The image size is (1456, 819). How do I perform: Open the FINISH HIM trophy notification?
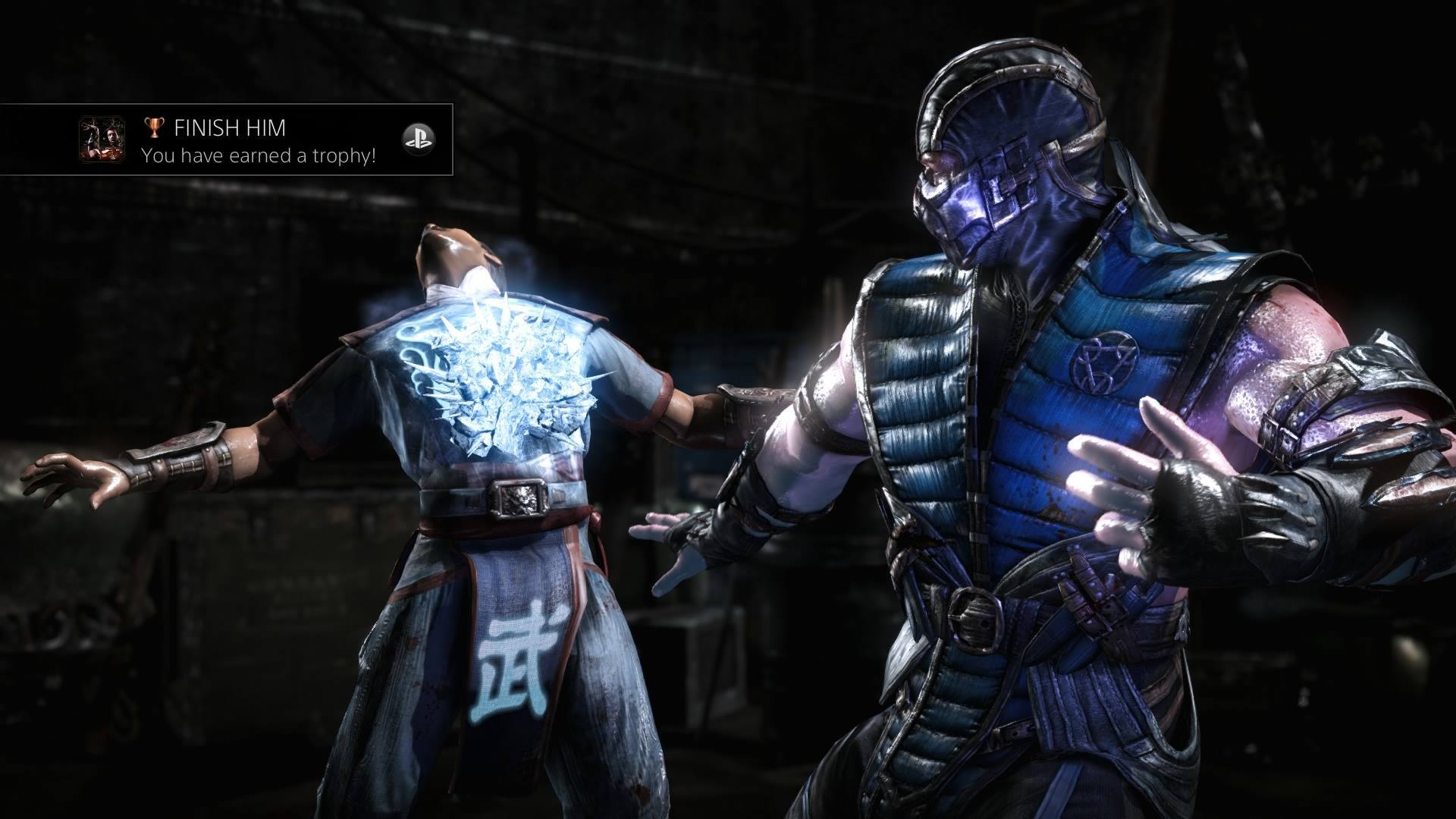[258, 140]
